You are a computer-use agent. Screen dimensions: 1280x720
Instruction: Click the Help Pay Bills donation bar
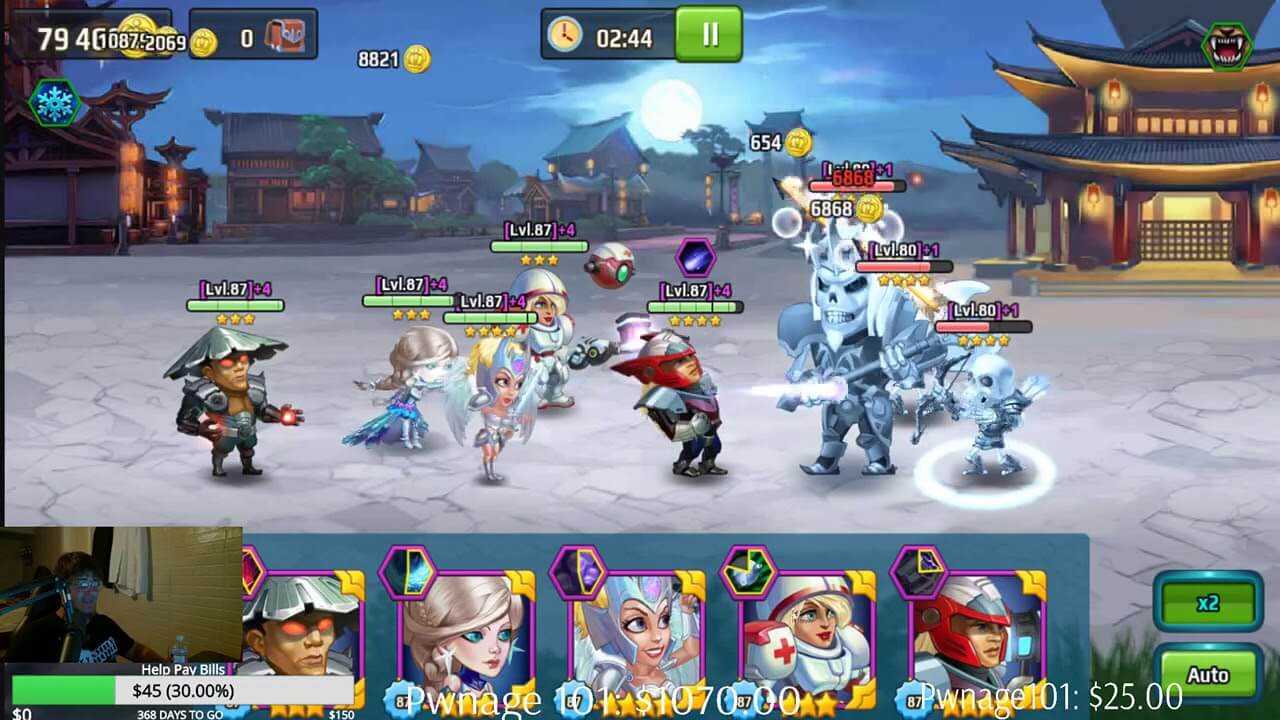point(182,690)
